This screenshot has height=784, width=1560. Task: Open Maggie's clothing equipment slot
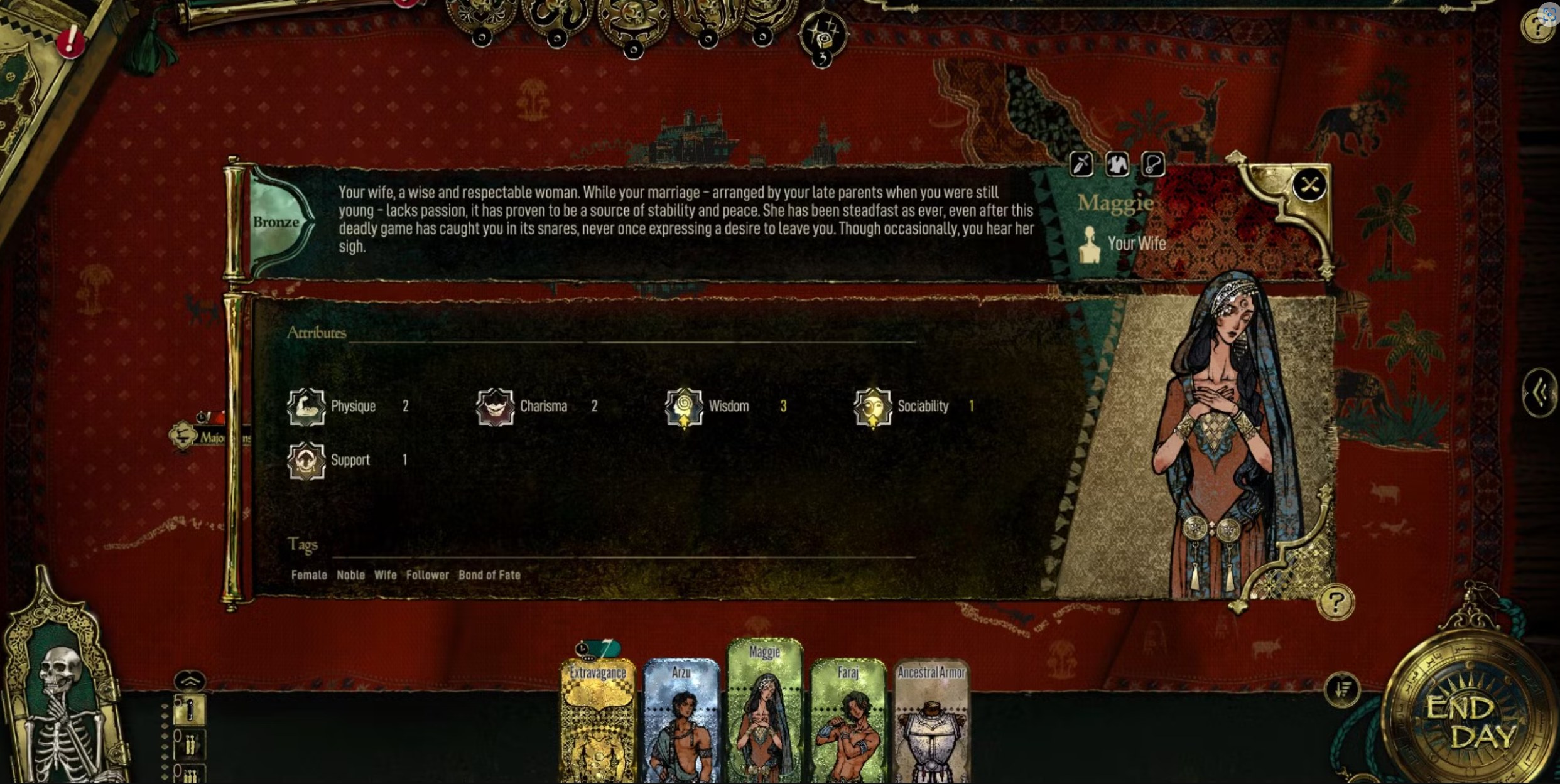(1117, 164)
